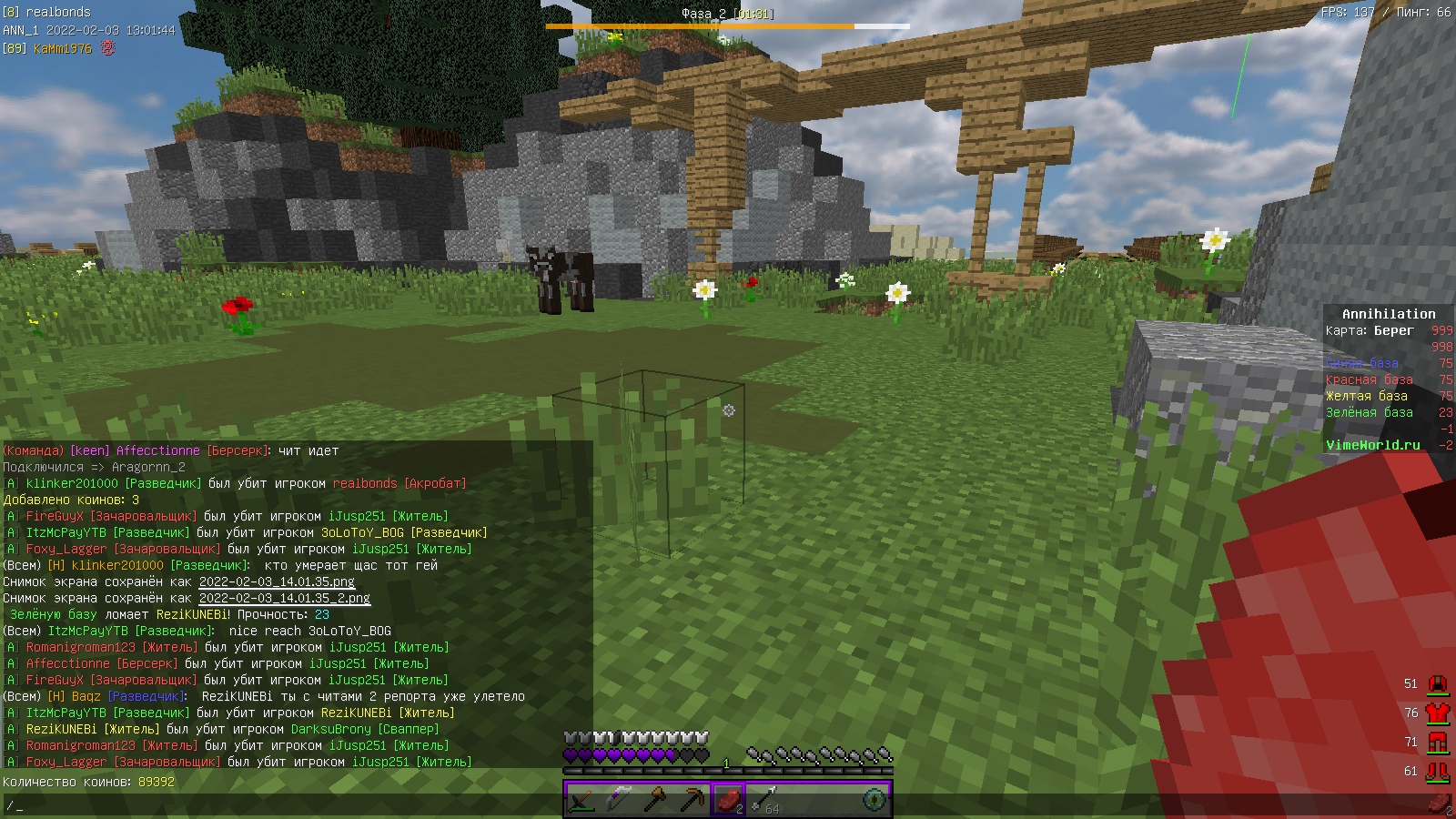The height and width of the screenshot is (819, 1456).
Task: Select the arrows stack slot
Action: [x=764, y=800]
